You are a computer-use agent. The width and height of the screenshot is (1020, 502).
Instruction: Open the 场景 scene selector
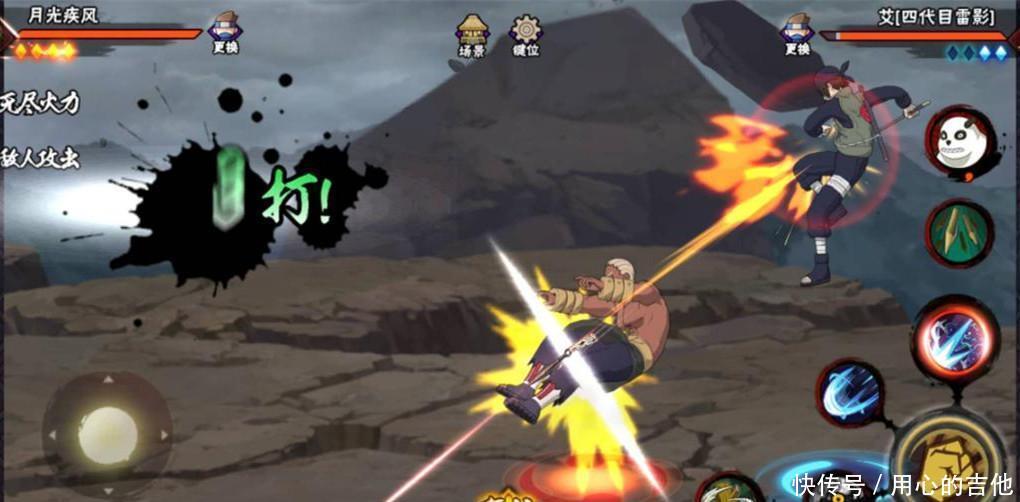(x=472, y=35)
